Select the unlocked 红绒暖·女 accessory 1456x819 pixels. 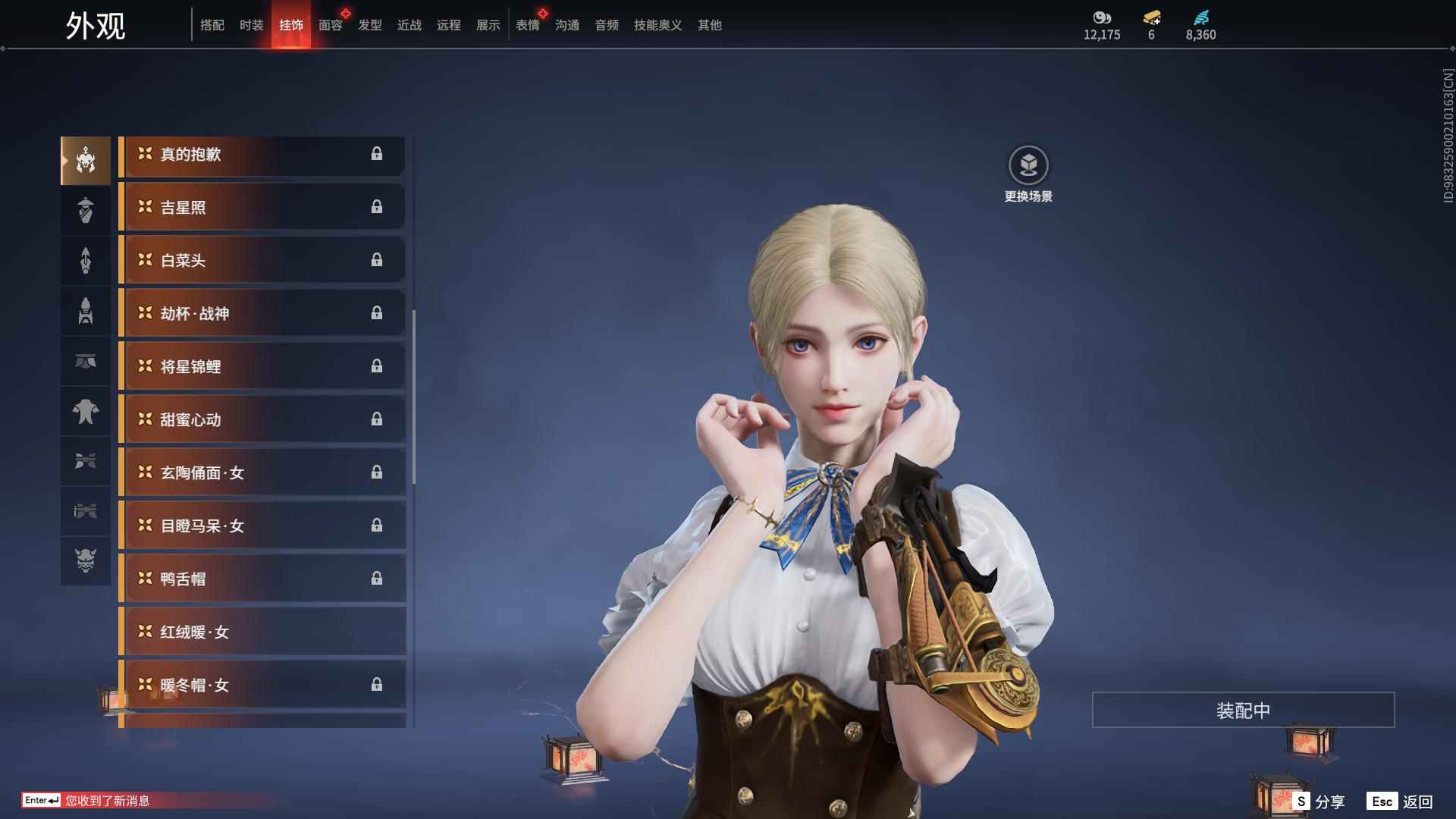(262, 632)
